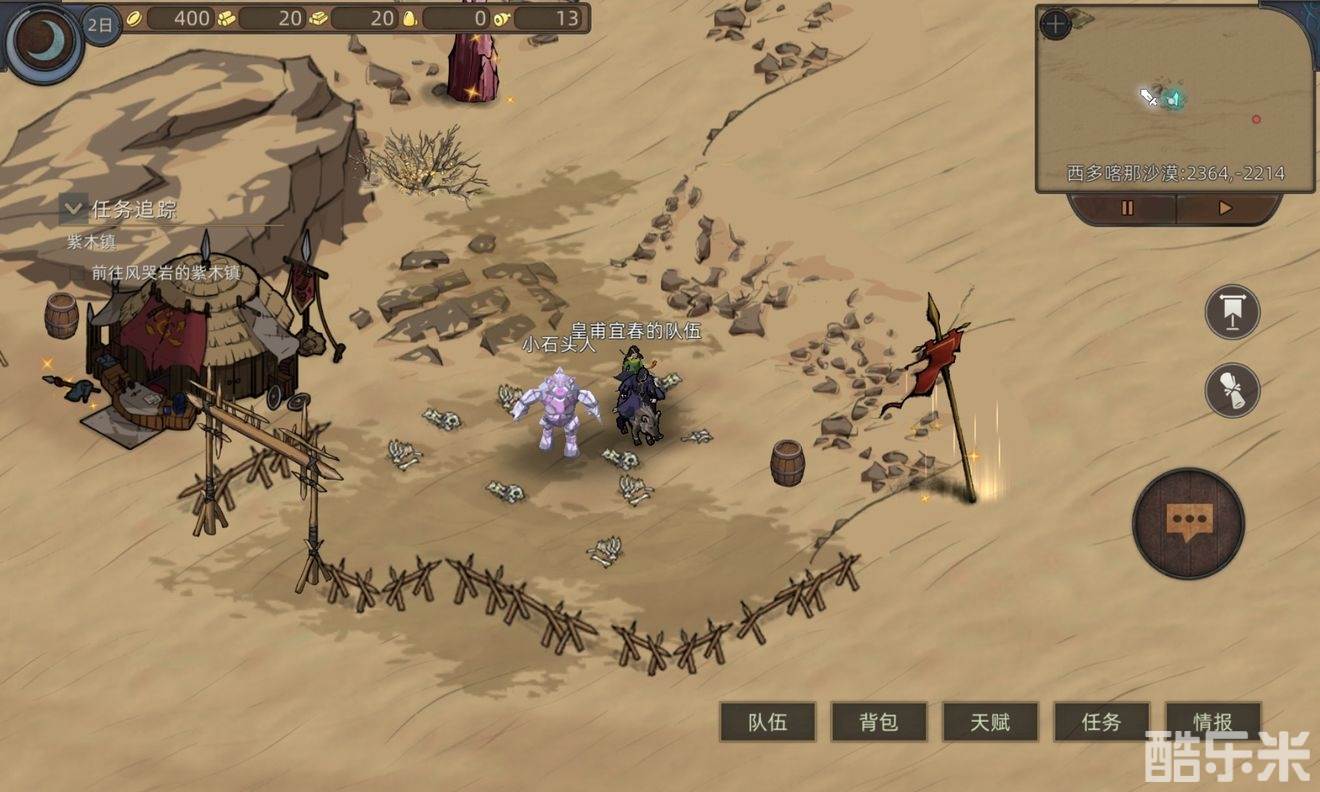Click the banner flag icon button
The width and height of the screenshot is (1320, 792).
tap(1232, 312)
